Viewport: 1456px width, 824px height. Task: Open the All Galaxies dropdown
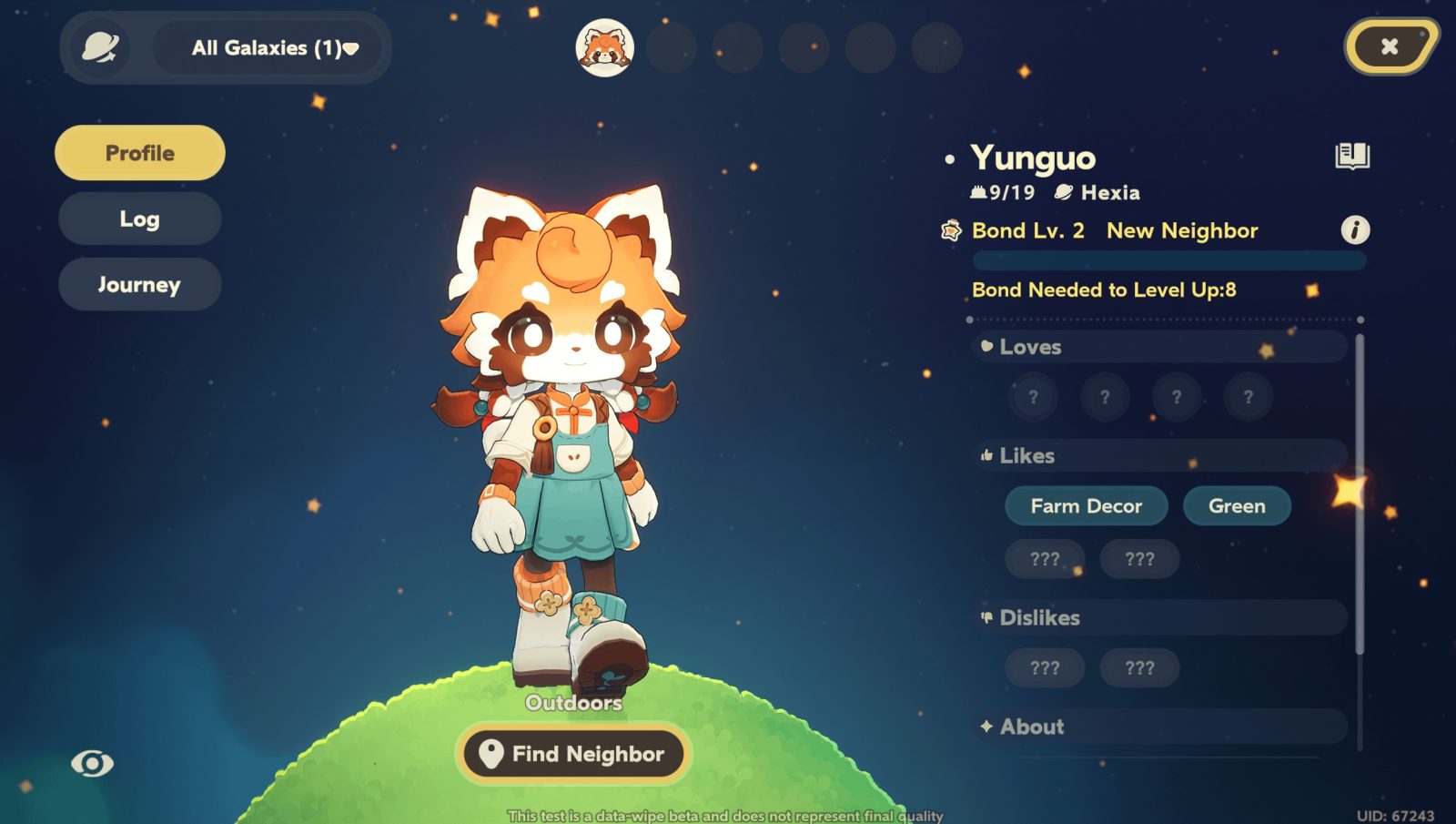click(x=274, y=48)
